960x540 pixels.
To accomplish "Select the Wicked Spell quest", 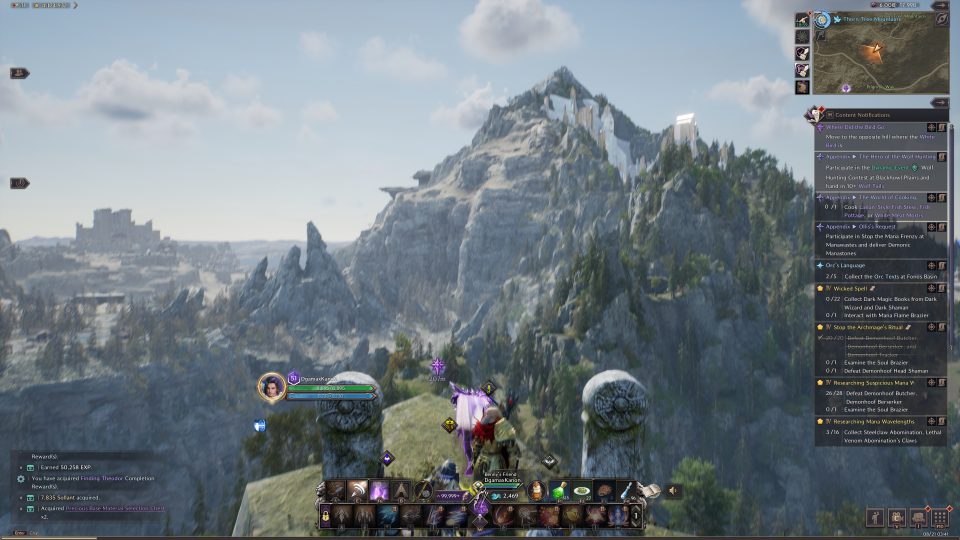I will pos(852,288).
